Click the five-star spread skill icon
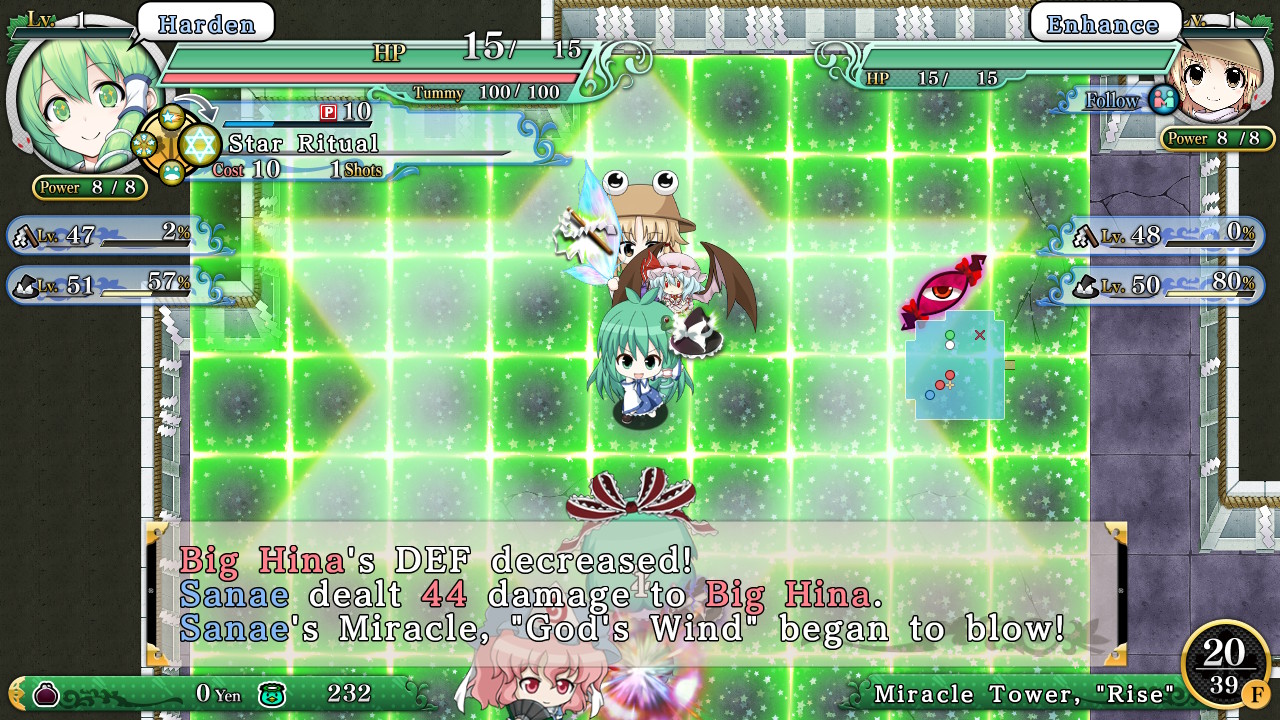This screenshot has width=1280, height=720. point(144,145)
